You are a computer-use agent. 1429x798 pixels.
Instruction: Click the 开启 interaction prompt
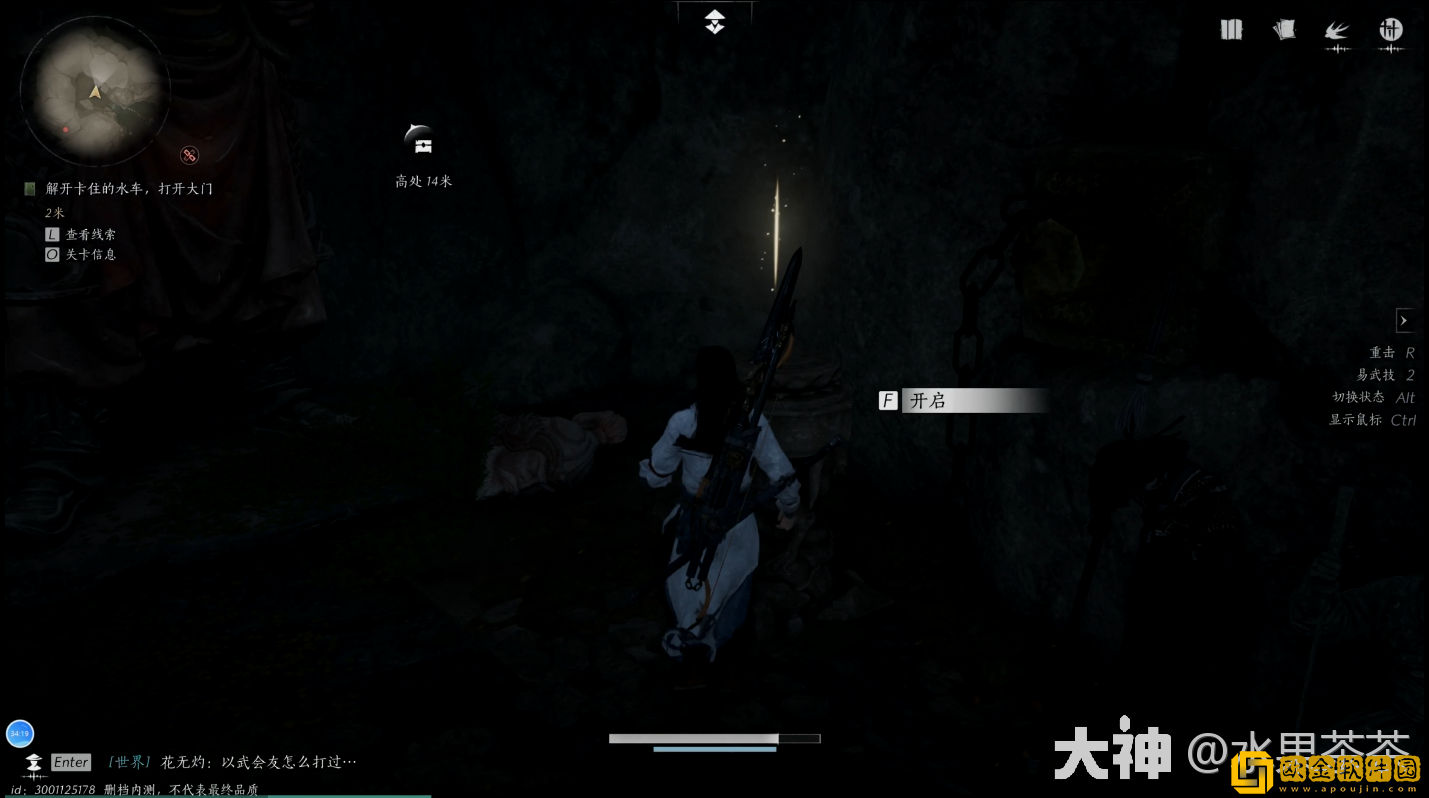(963, 401)
